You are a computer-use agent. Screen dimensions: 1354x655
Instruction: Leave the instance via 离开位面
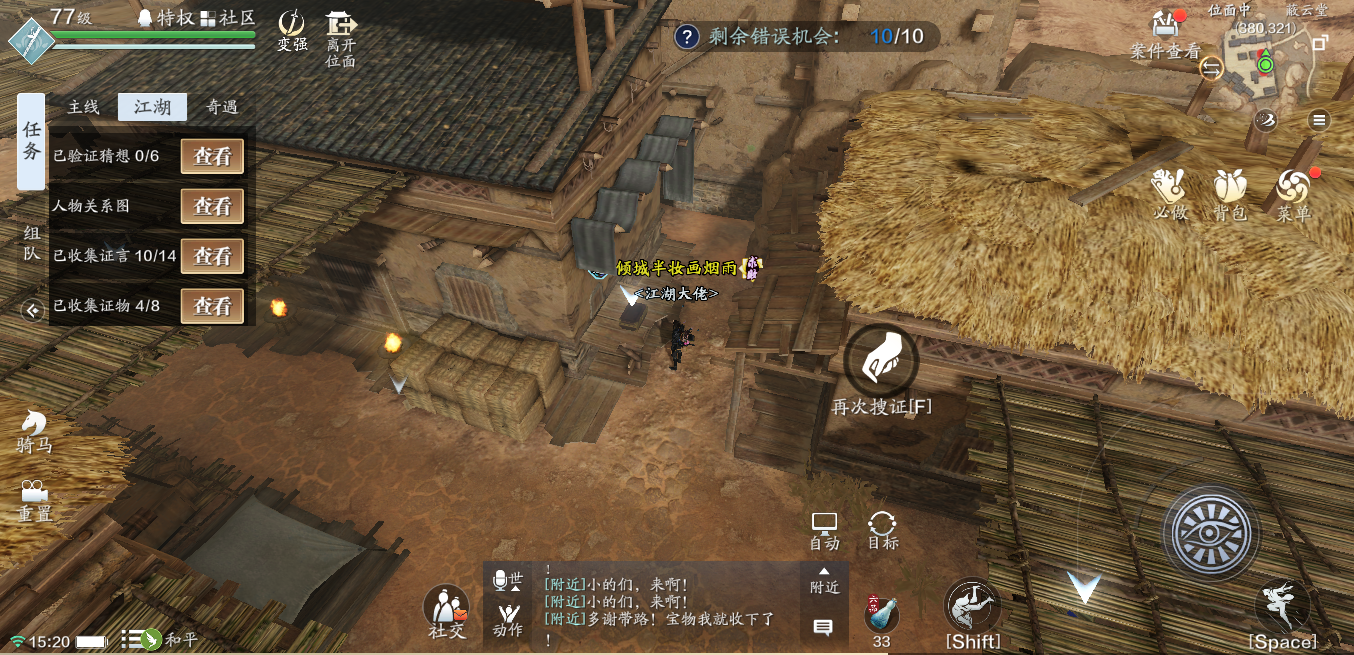pyautogui.click(x=340, y=36)
